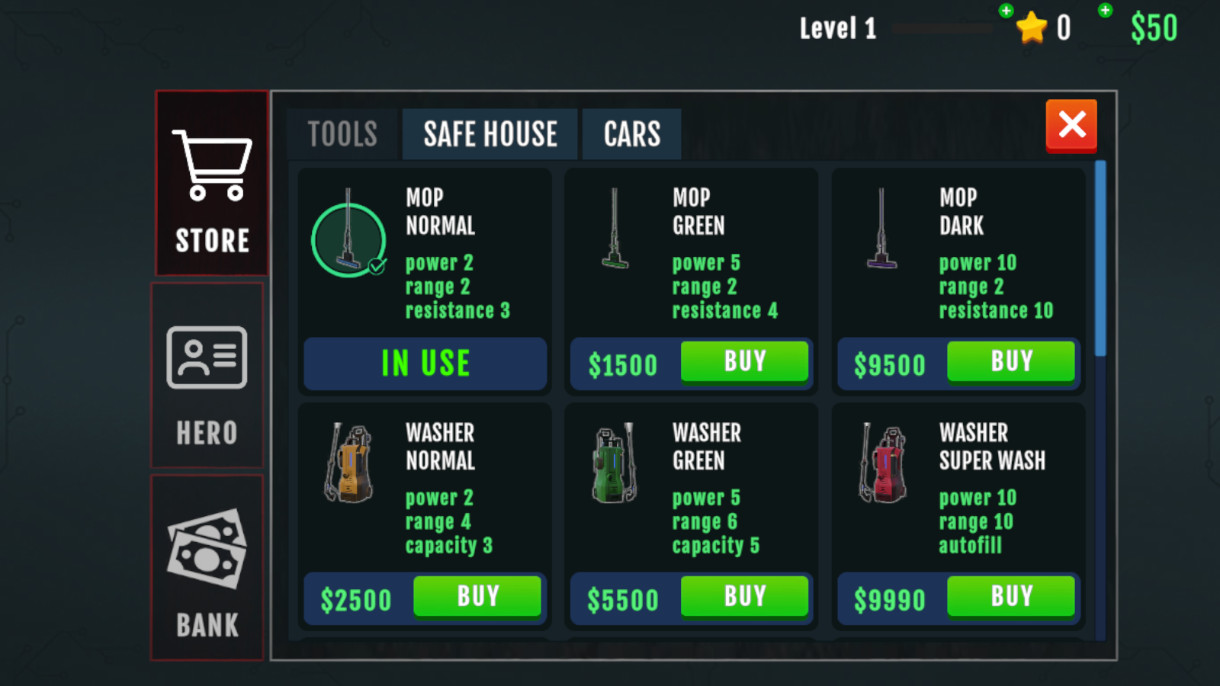The height and width of the screenshot is (686, 1220).
Task: Buy the Normal Washer for $2500
Action: (x=477, y=597)
